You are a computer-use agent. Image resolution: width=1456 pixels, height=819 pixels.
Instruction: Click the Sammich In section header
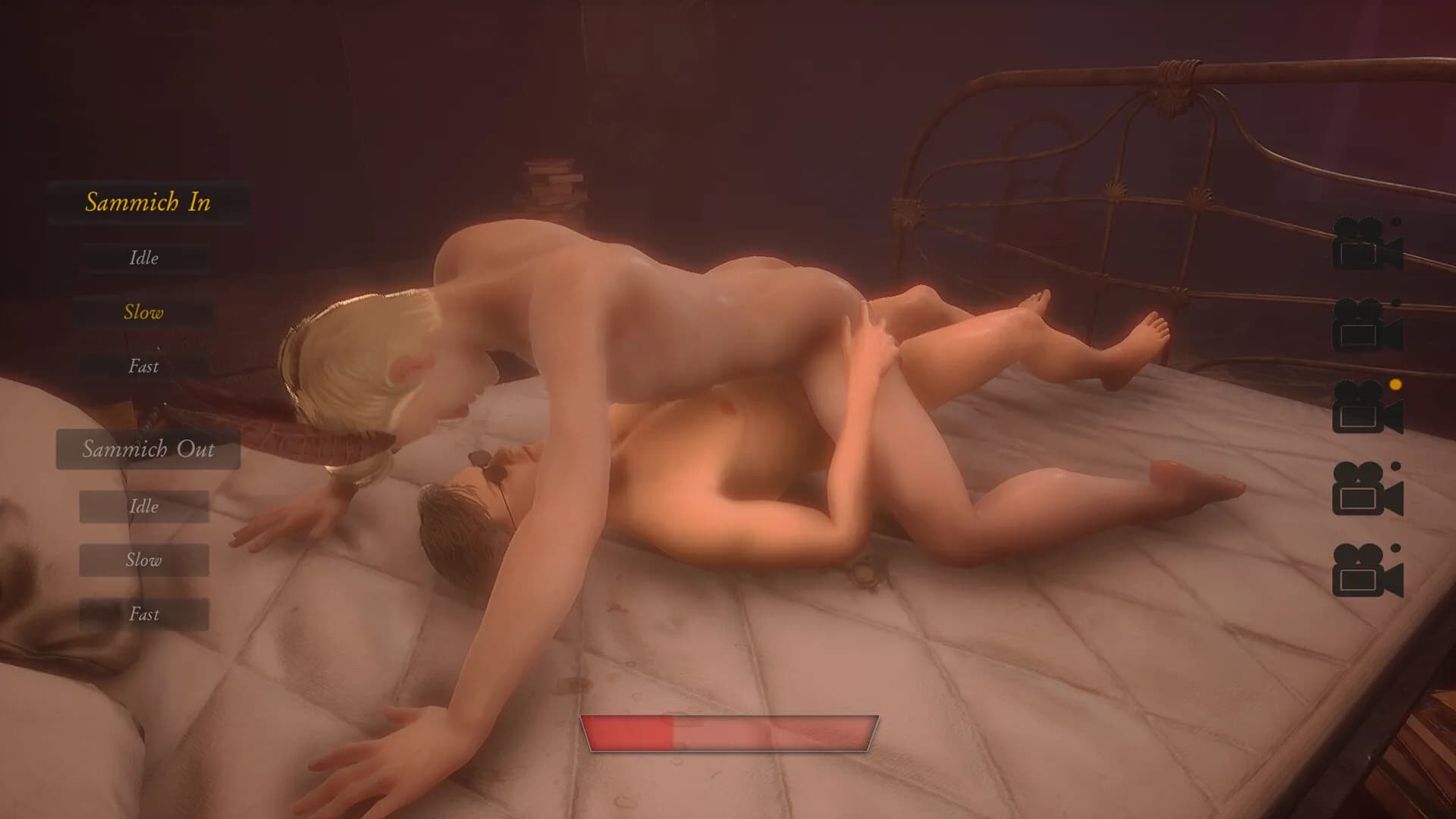149,202
